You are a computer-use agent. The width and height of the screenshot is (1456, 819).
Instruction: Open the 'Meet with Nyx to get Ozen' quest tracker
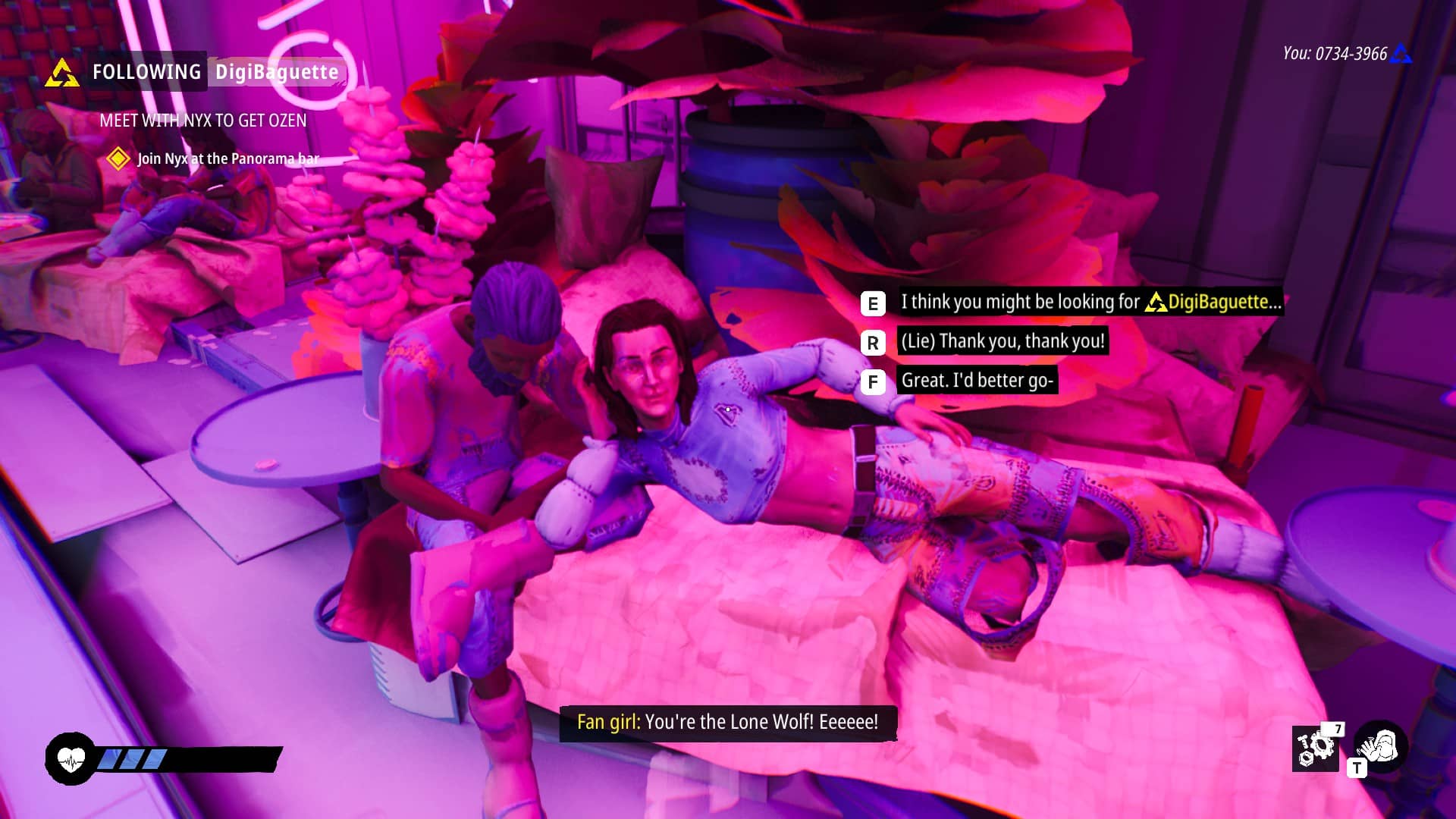pos(203,121)
